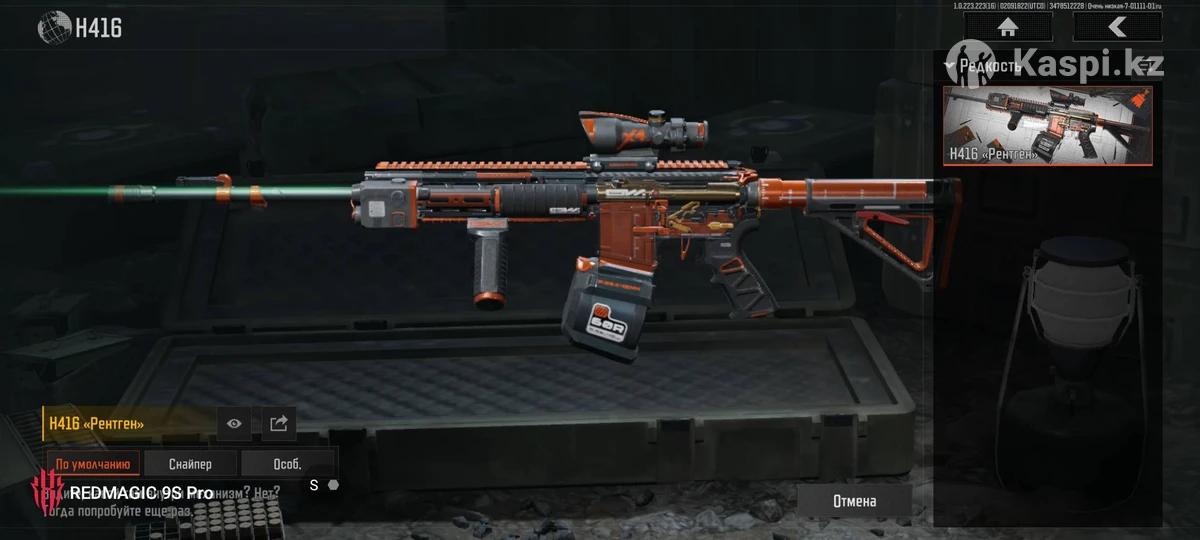
Task: Open the Редкость rarity dropdown
Action: [985, 66]
